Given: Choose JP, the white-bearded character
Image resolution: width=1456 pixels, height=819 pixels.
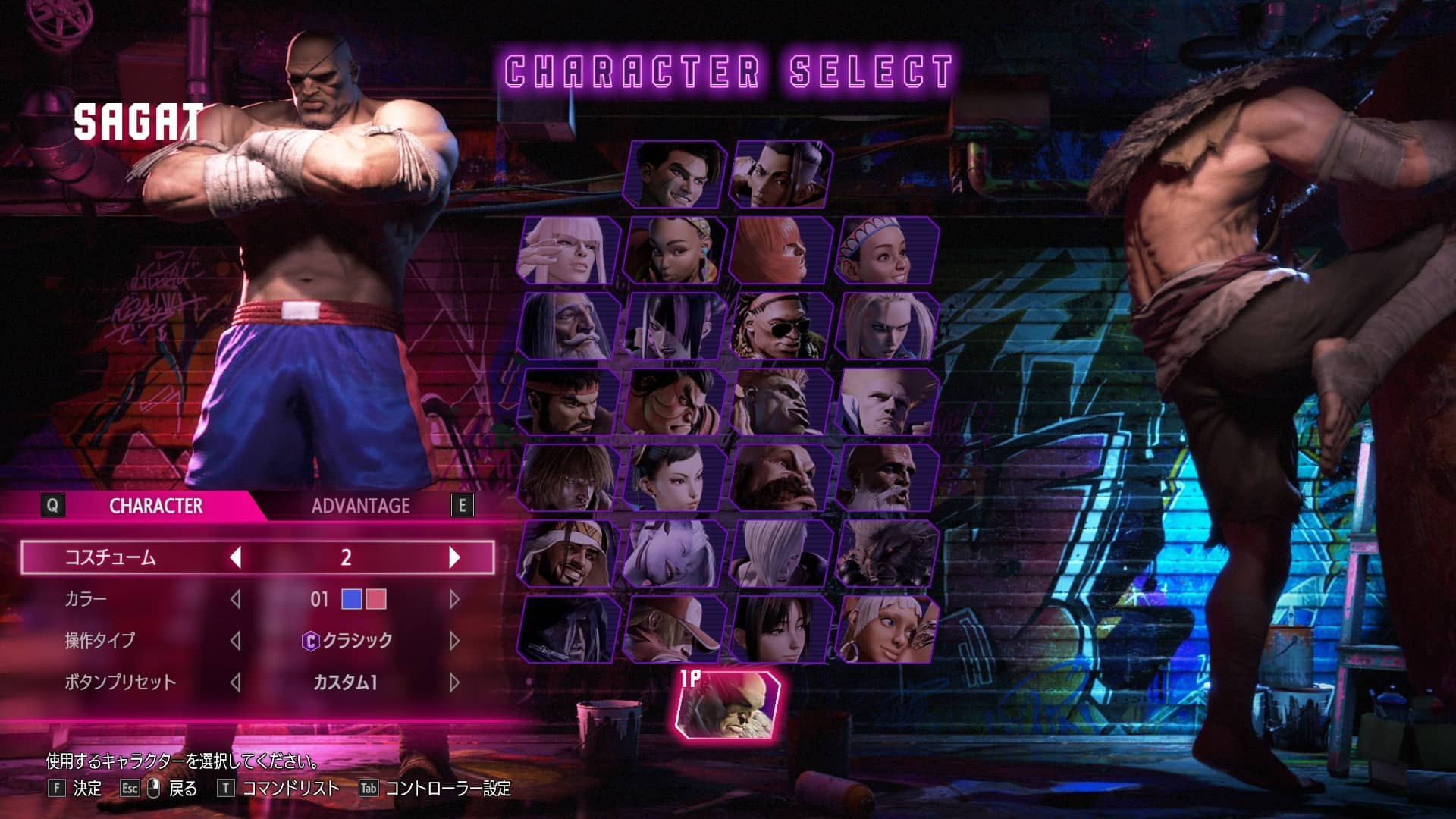Looking at the screenshot, I should [568, 326].
